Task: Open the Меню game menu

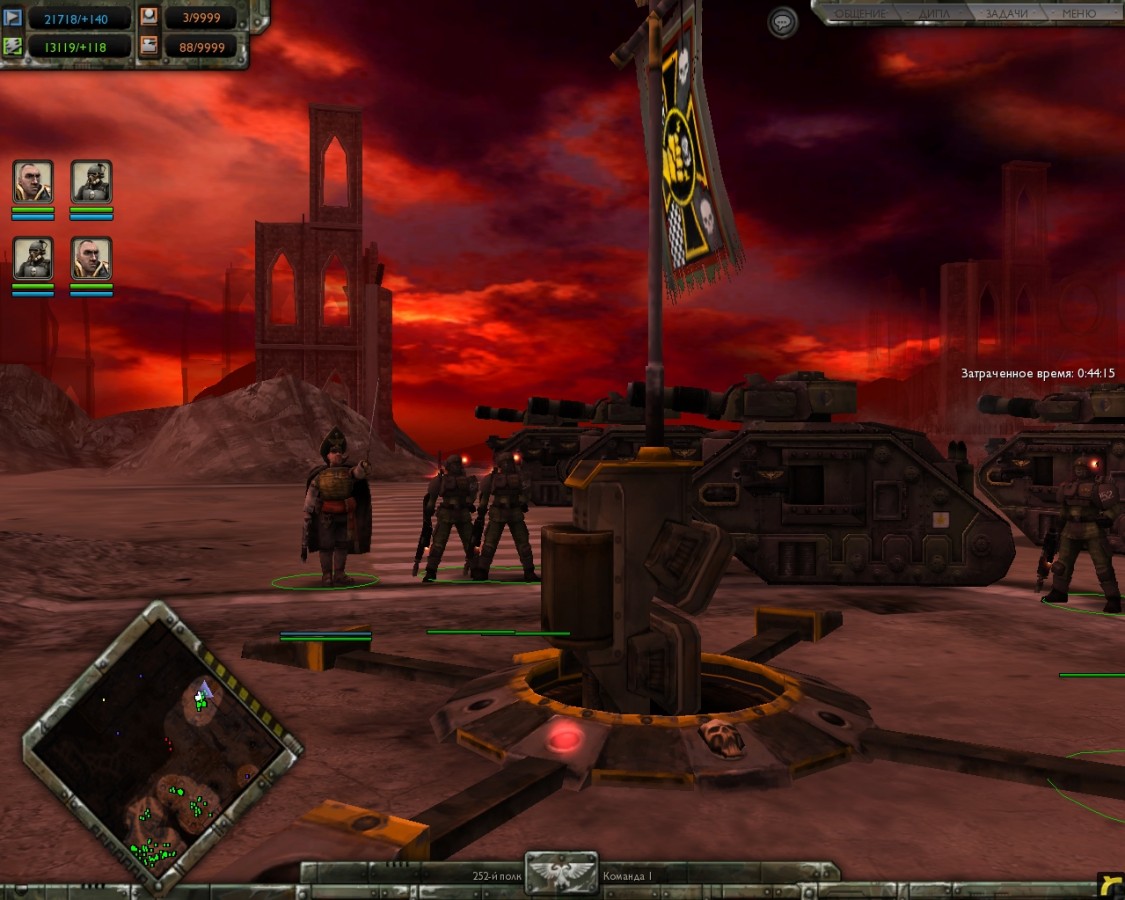Action: tap(1079, 14)
